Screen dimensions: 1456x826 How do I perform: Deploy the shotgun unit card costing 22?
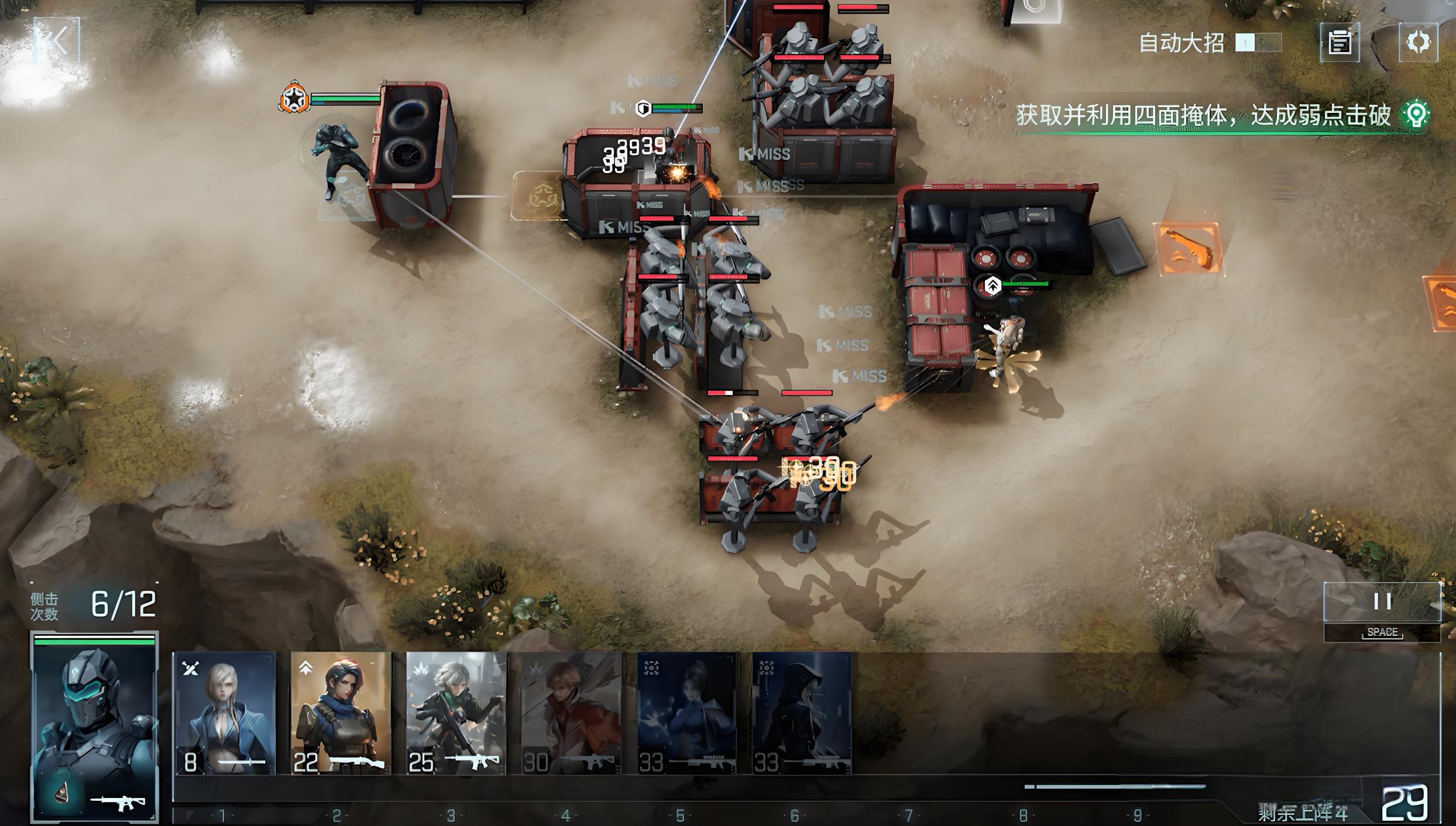click(341, 714)
